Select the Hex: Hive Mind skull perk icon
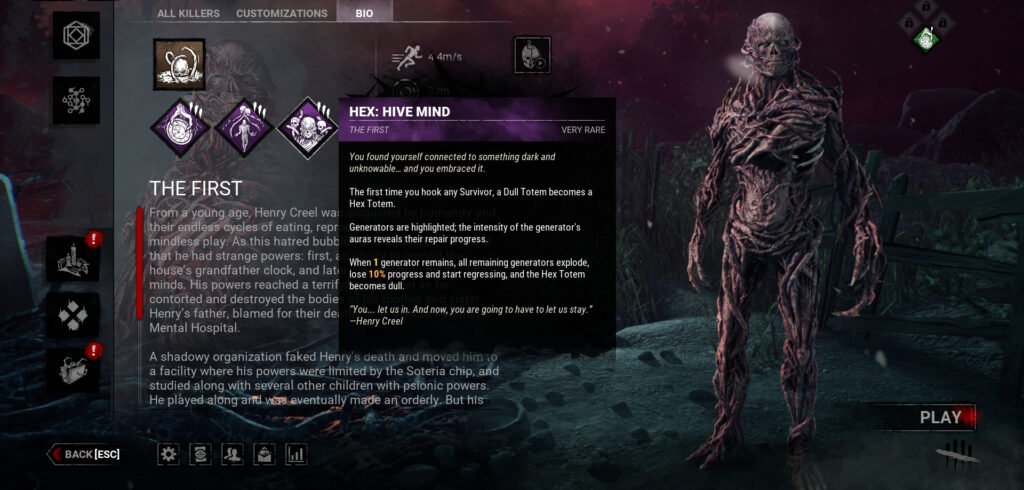Screen dimensions: 1024x490 click(x=307, y=127)
